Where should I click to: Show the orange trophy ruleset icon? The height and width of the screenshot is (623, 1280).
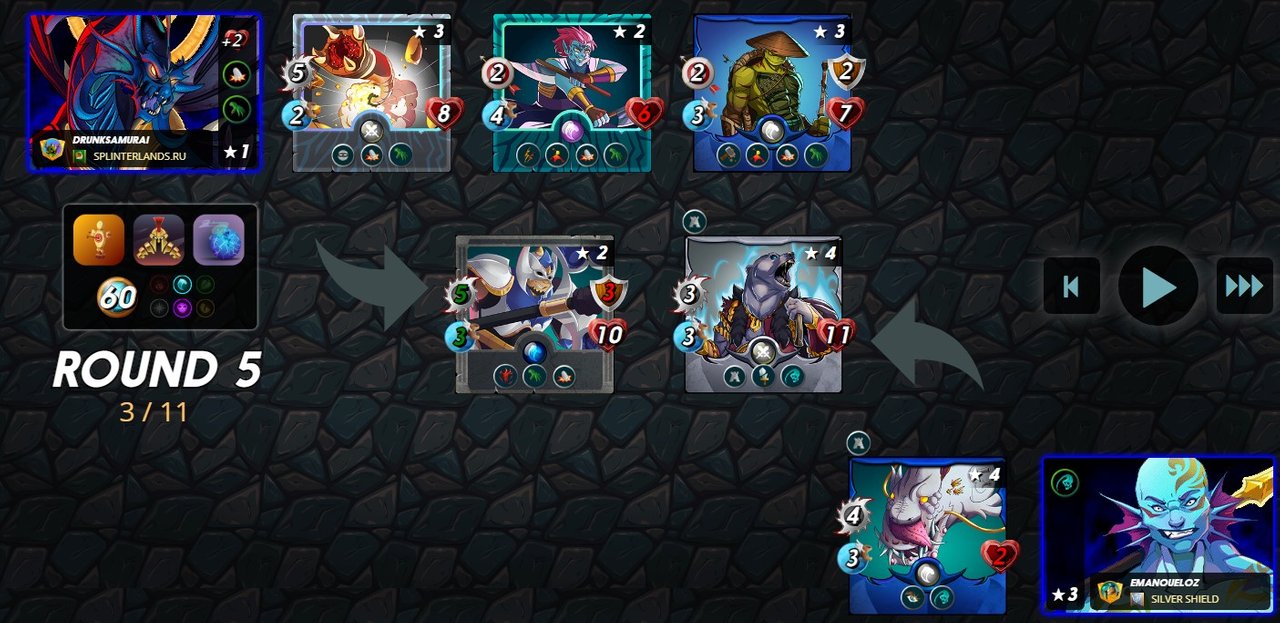99,240
